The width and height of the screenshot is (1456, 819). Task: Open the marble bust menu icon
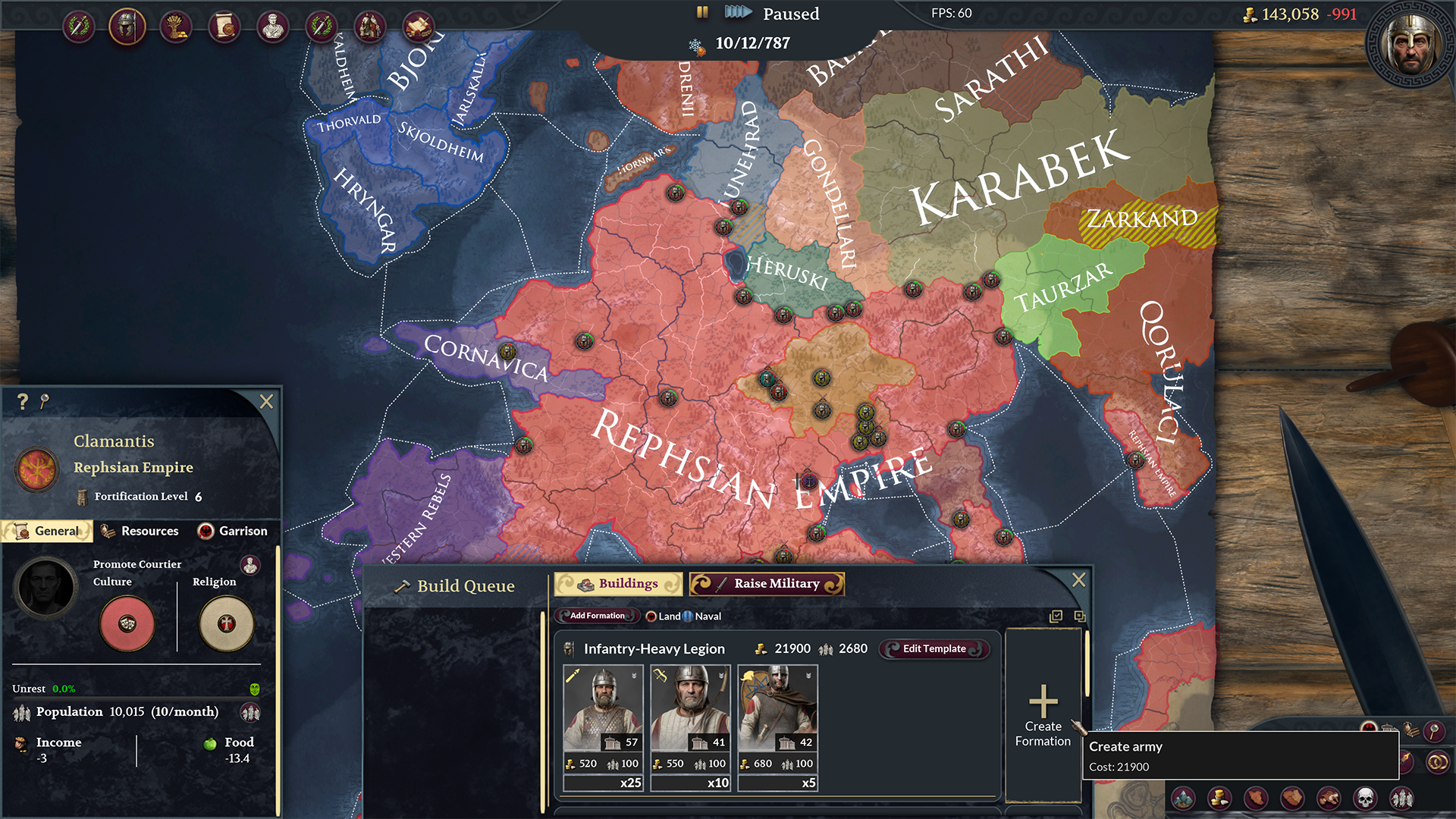[x=273, y=27]
